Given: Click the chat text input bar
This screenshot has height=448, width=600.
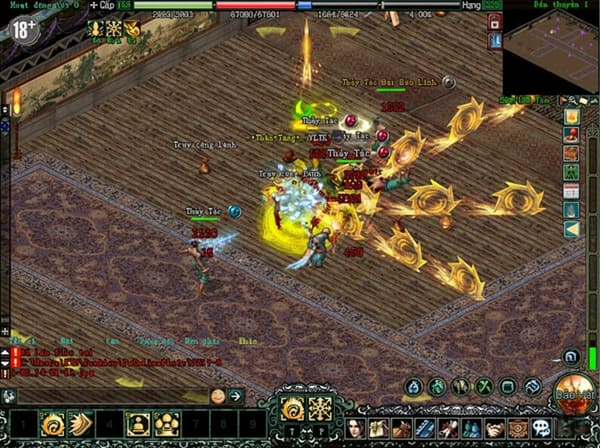Looking at the screenshot, I should coord(110,396).
